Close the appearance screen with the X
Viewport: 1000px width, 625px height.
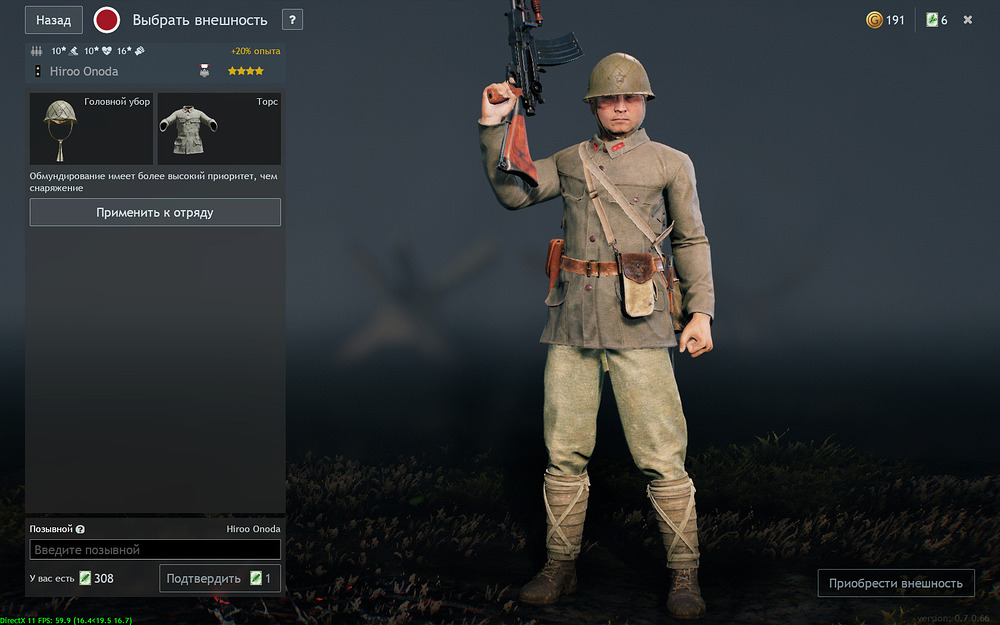tap(968, 20)
